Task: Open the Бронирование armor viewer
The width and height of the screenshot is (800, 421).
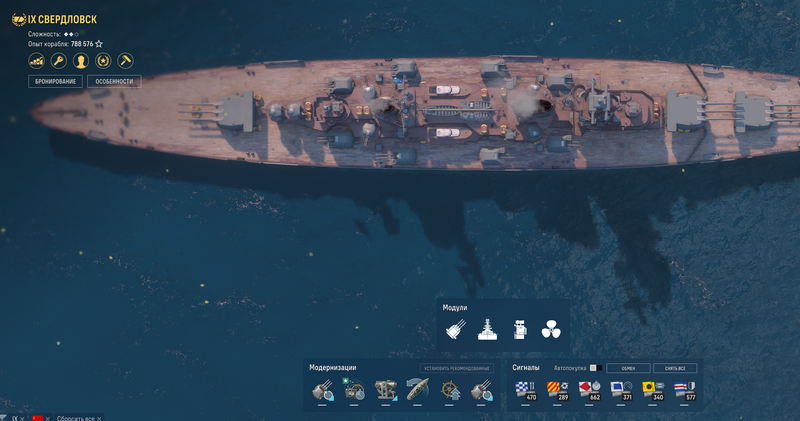Action: coord(56,81)
